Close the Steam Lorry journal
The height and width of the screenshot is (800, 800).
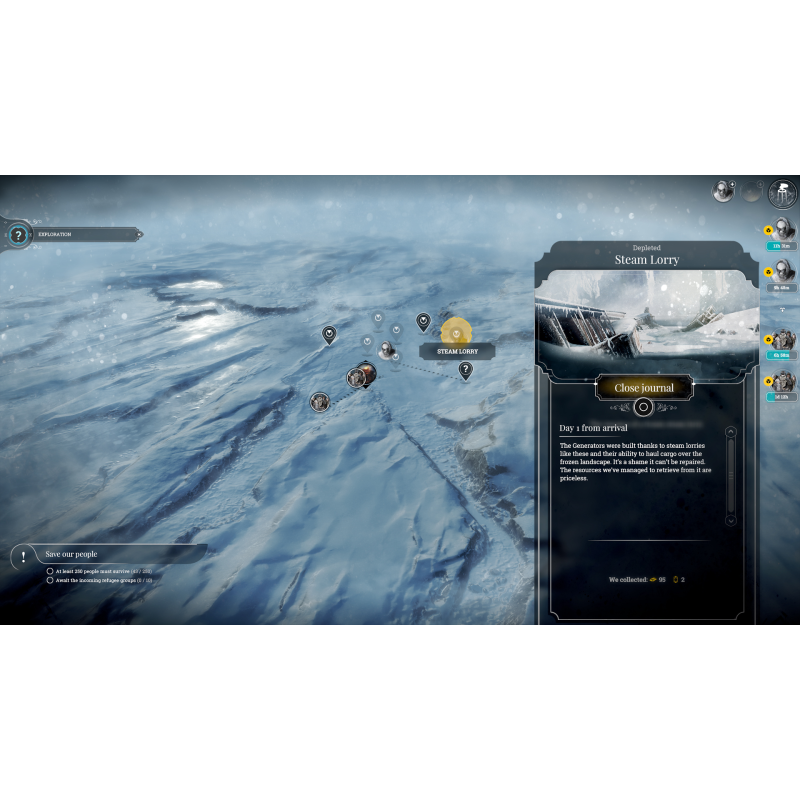643,387
